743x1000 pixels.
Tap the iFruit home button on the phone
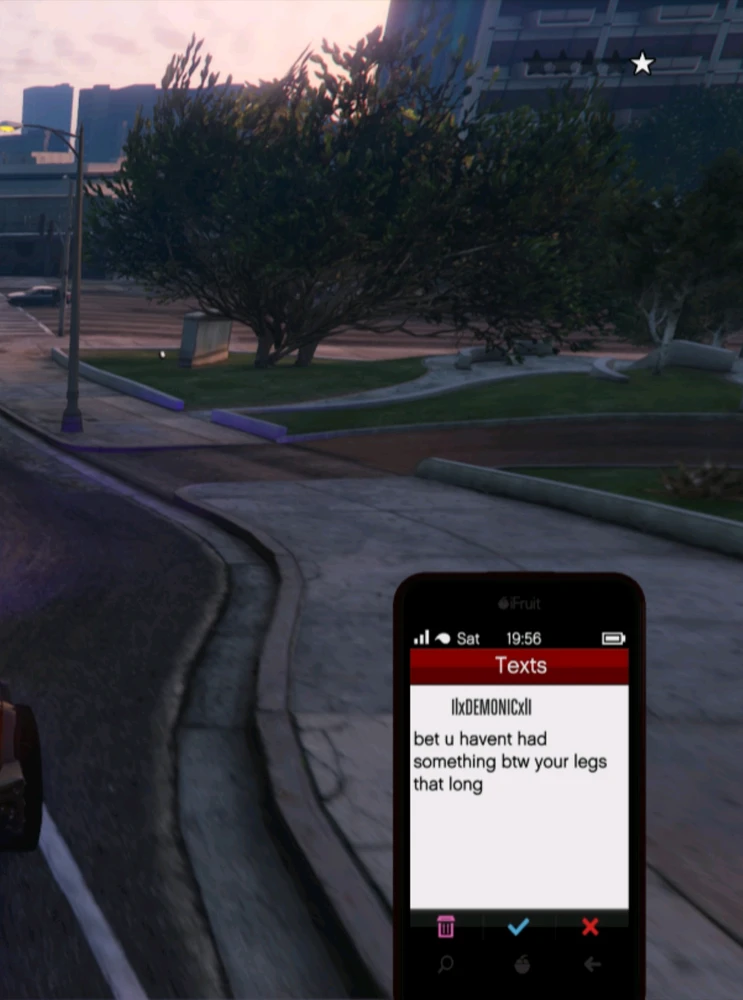click(x=520, y=965)
